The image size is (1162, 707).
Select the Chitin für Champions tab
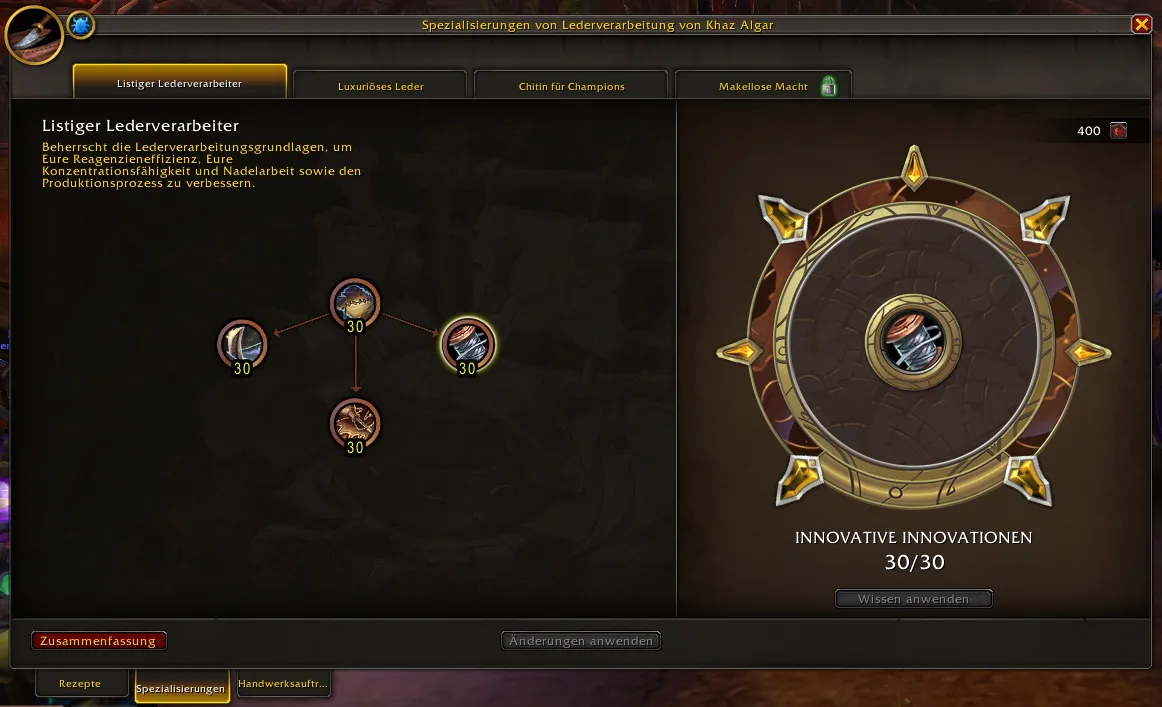[x=571, y=86]
